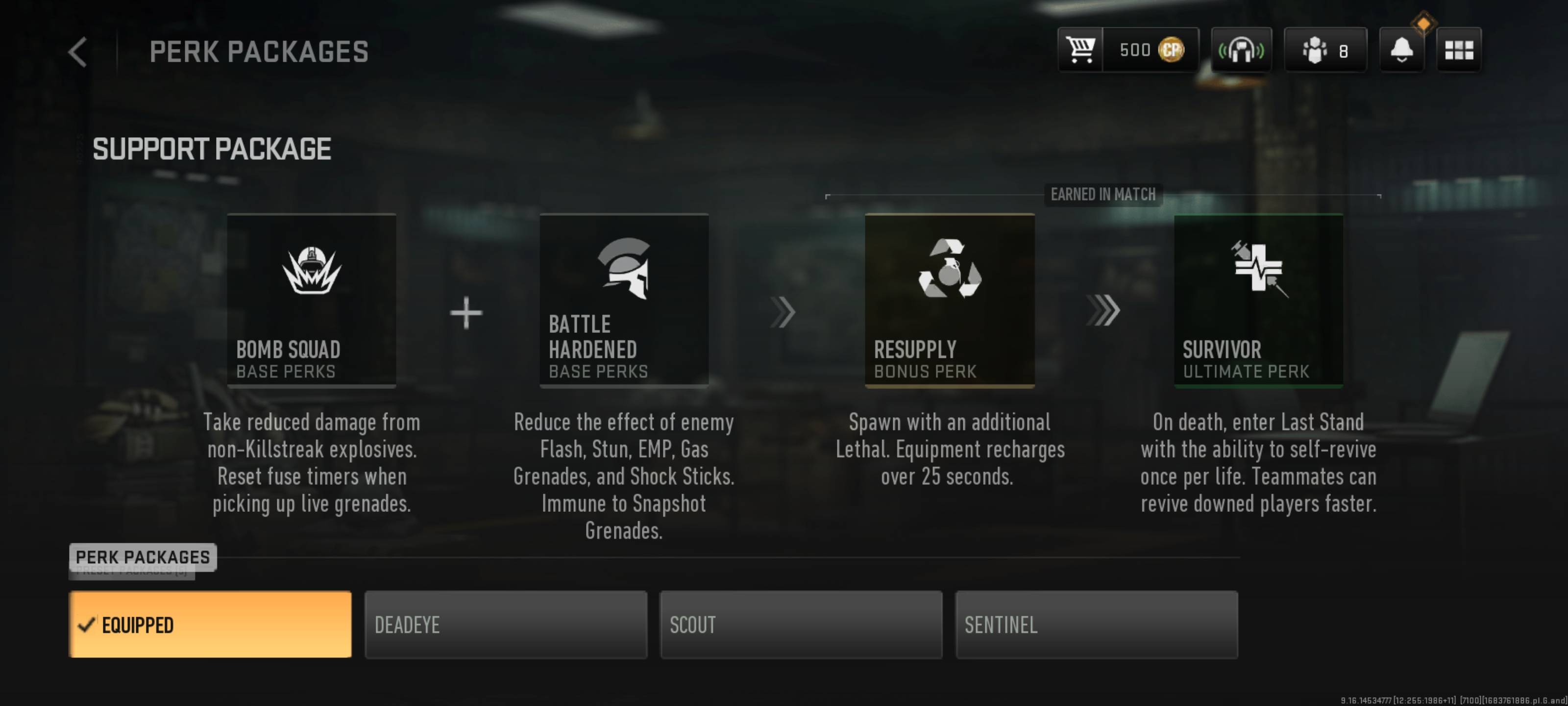The height and width of the screenshot is (706, 1568).
Task: Open the friends and party list
Action: pos(1325,50)
